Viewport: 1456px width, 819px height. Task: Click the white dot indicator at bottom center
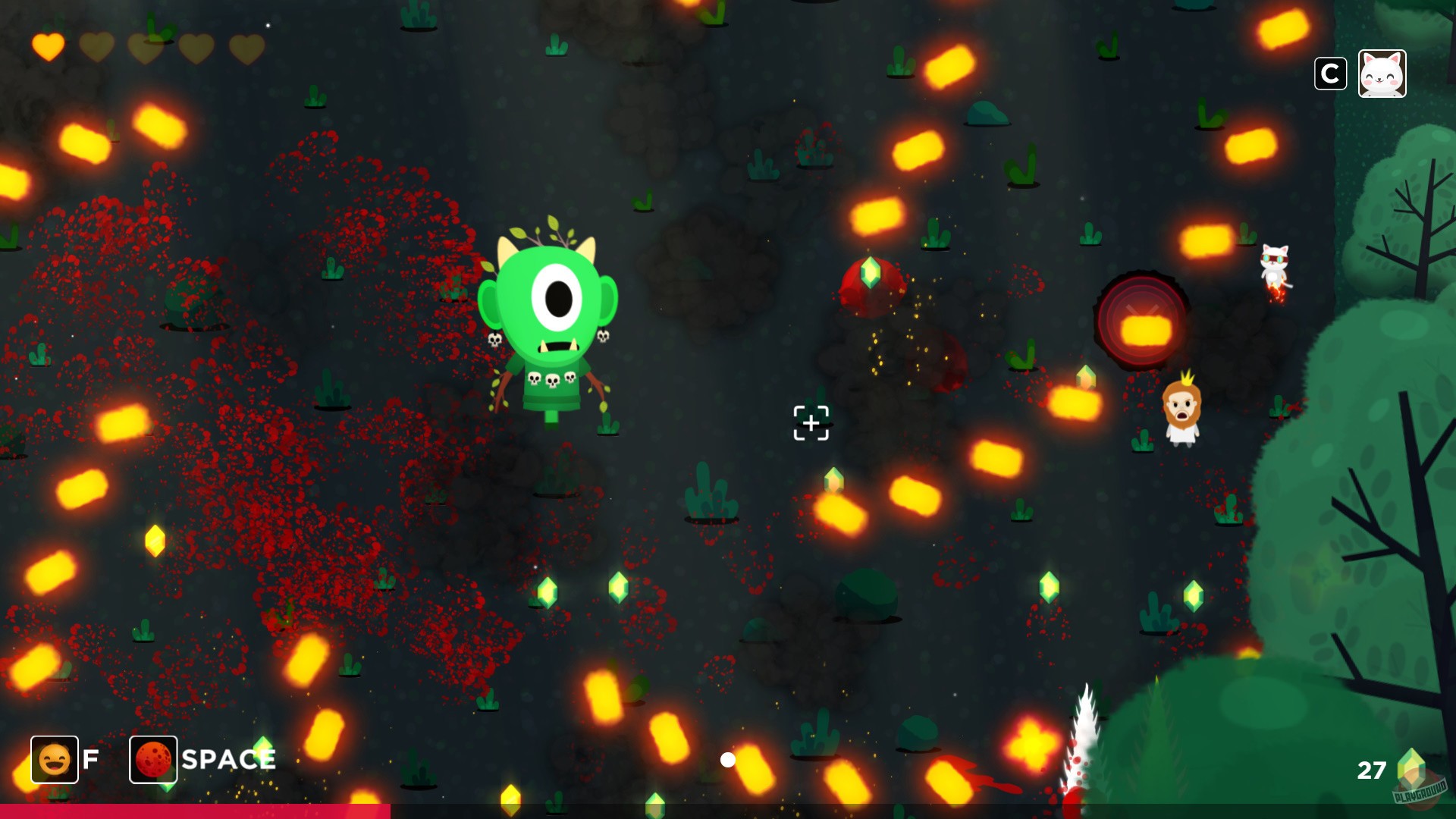coord(730,758)
